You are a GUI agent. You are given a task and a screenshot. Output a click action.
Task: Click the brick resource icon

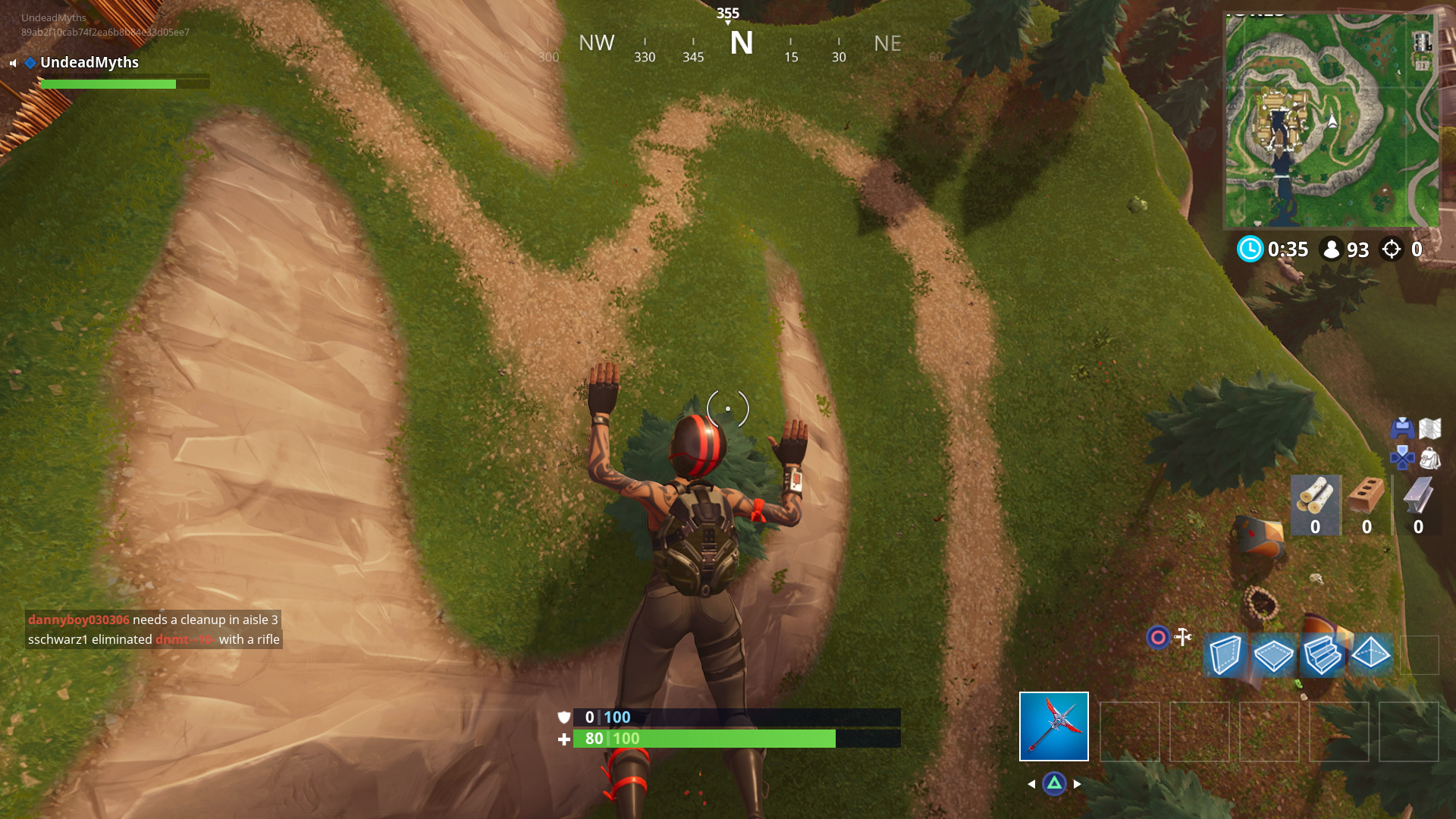tap(1367, 494)
